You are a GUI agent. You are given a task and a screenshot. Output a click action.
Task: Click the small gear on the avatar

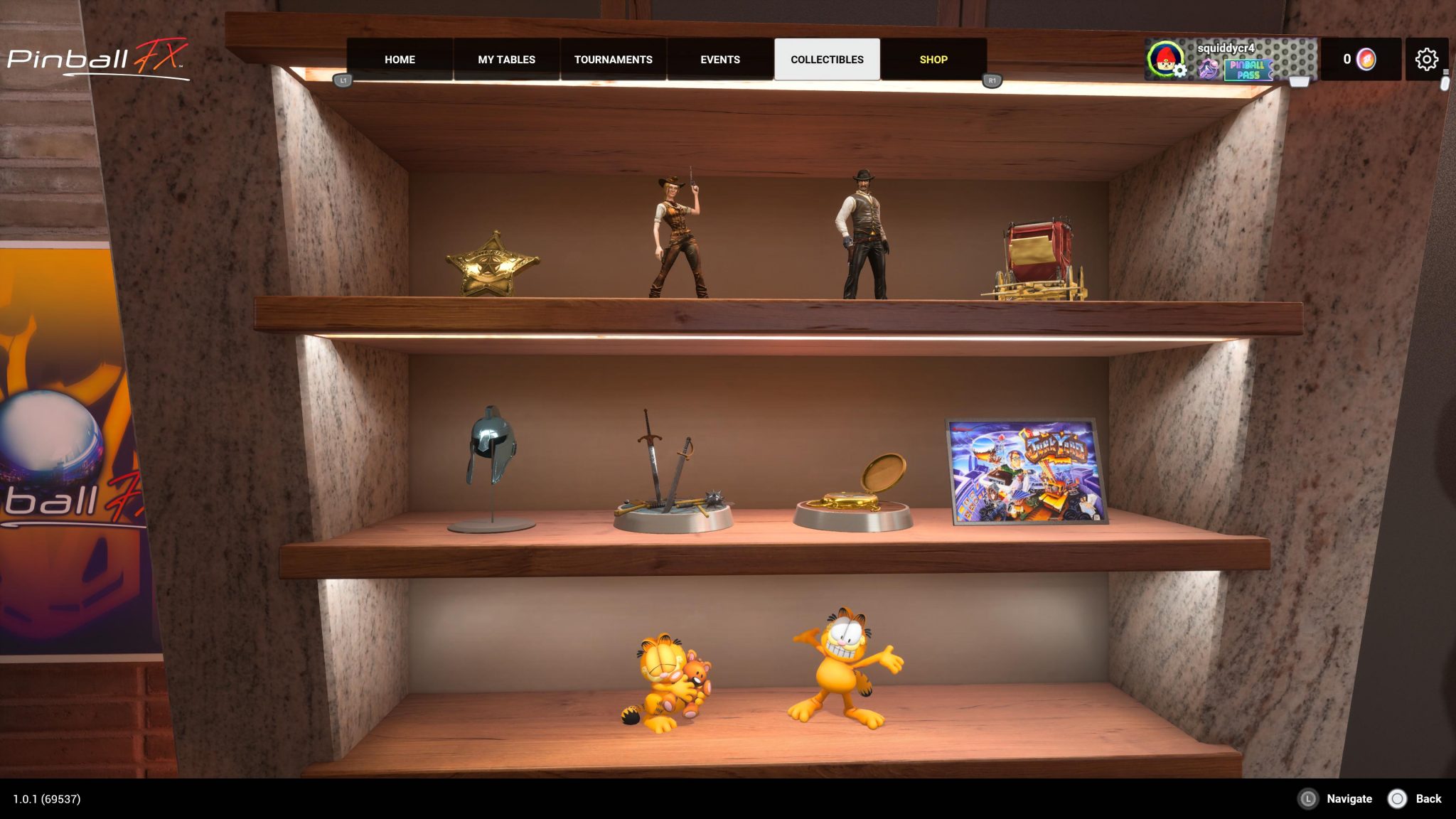pos(1179,70)
